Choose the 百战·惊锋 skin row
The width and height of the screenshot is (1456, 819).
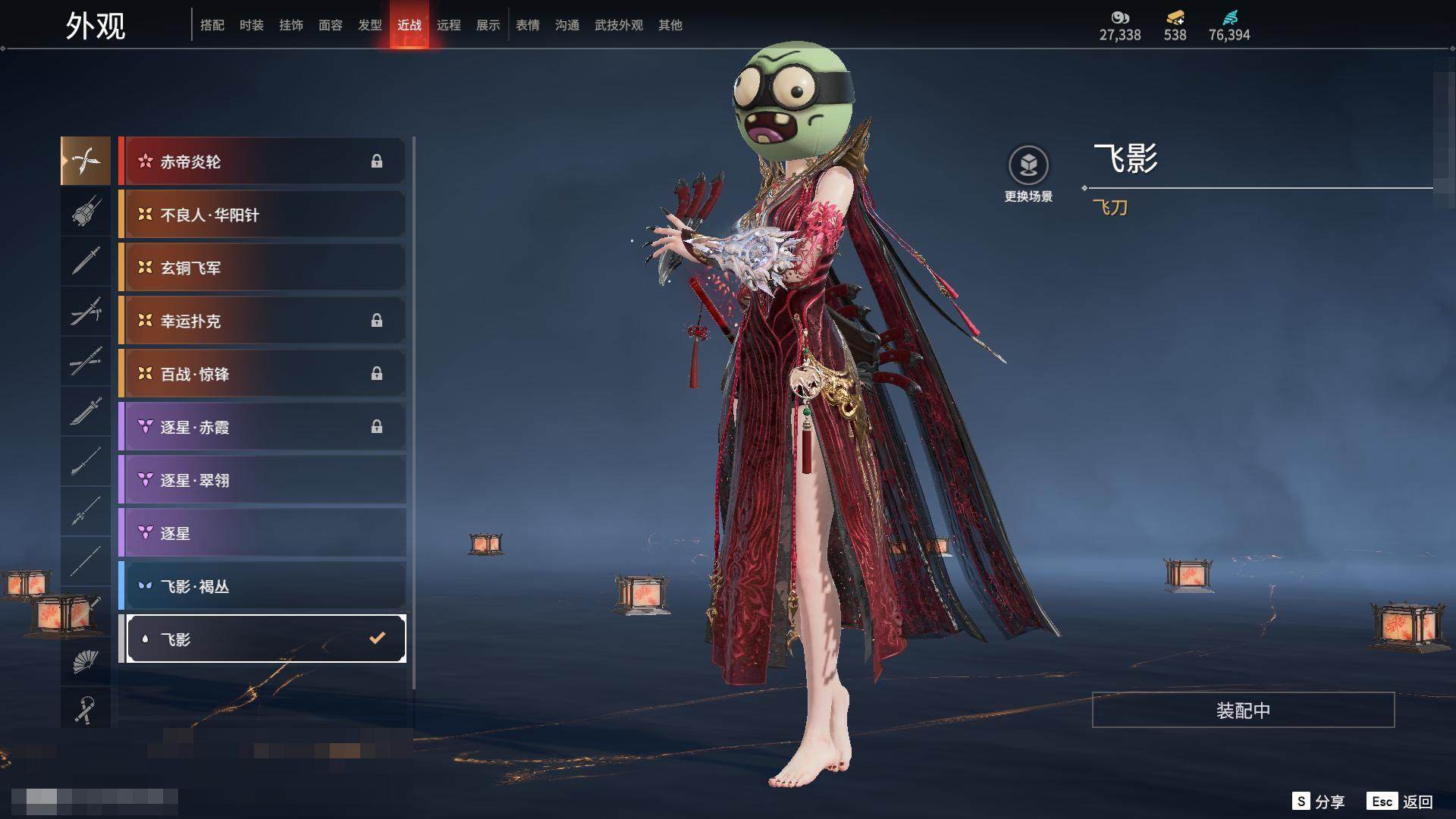click(262, 374)
